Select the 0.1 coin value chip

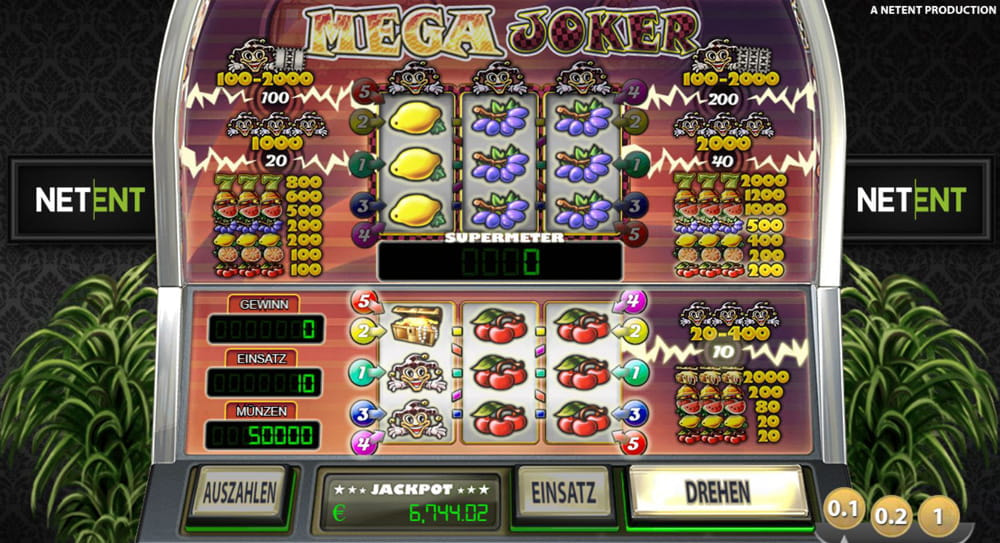click(x=843, y=510)
